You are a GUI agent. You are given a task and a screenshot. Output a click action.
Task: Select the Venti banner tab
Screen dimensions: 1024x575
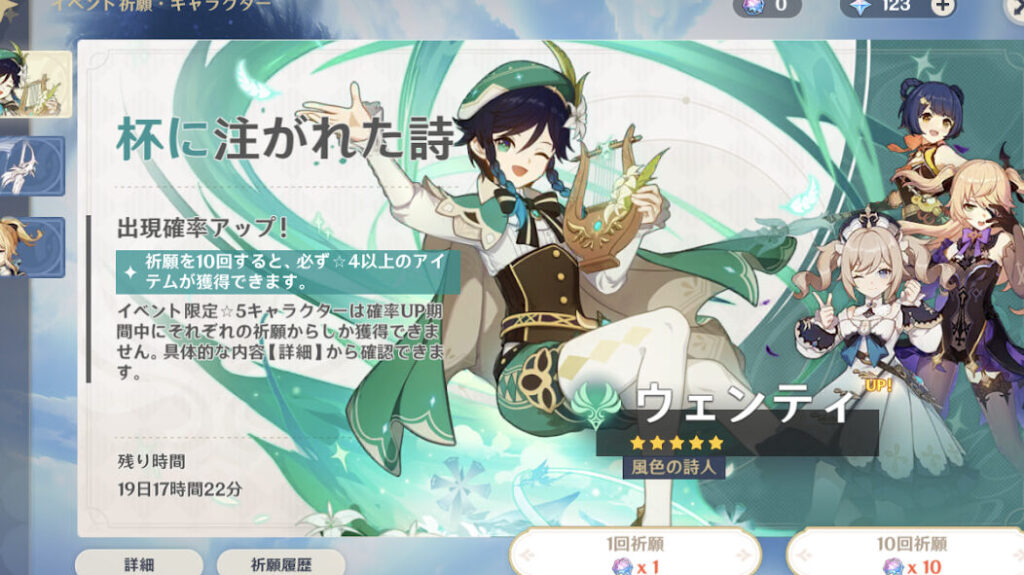click(x=36, y=83)
